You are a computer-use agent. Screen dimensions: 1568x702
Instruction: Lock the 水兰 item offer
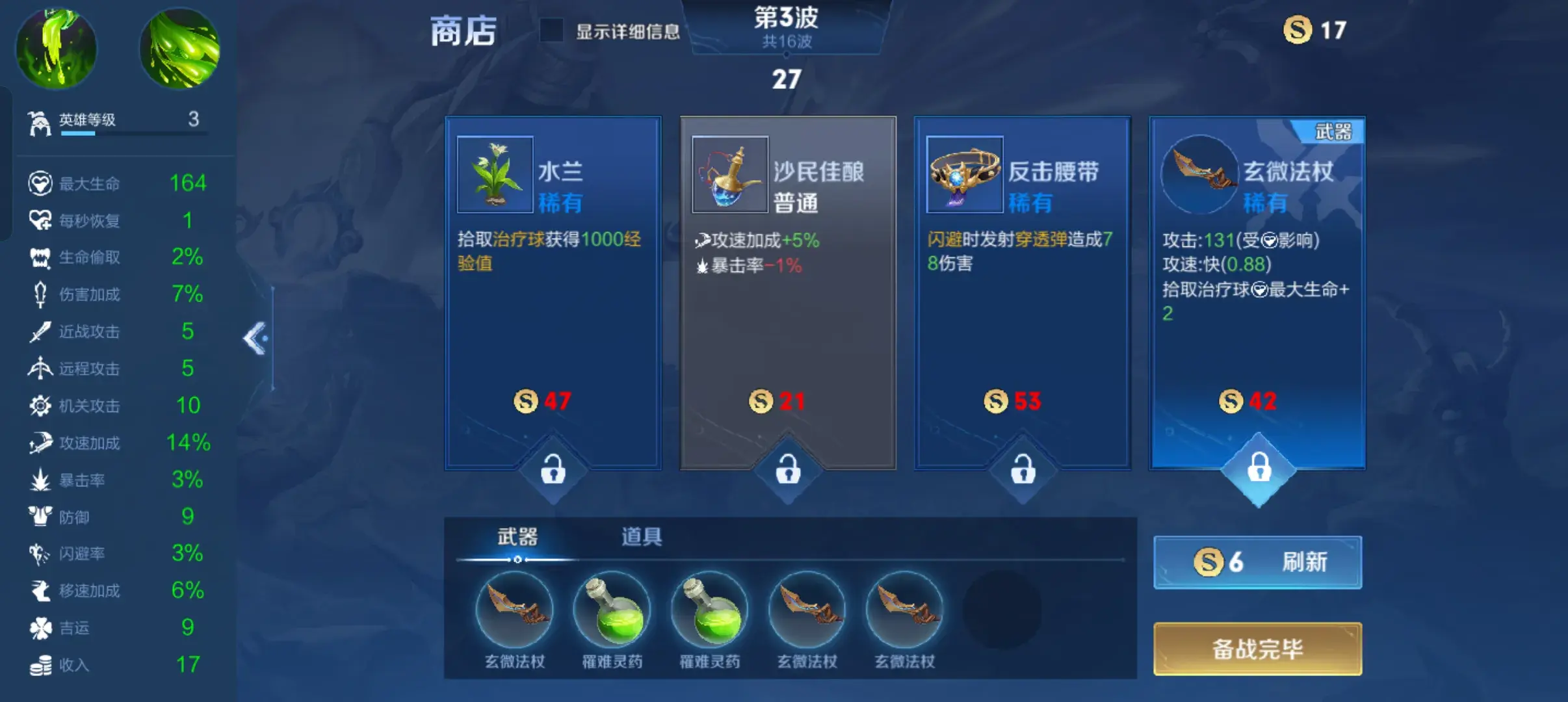pyautogui.click(x=553, y=469)
